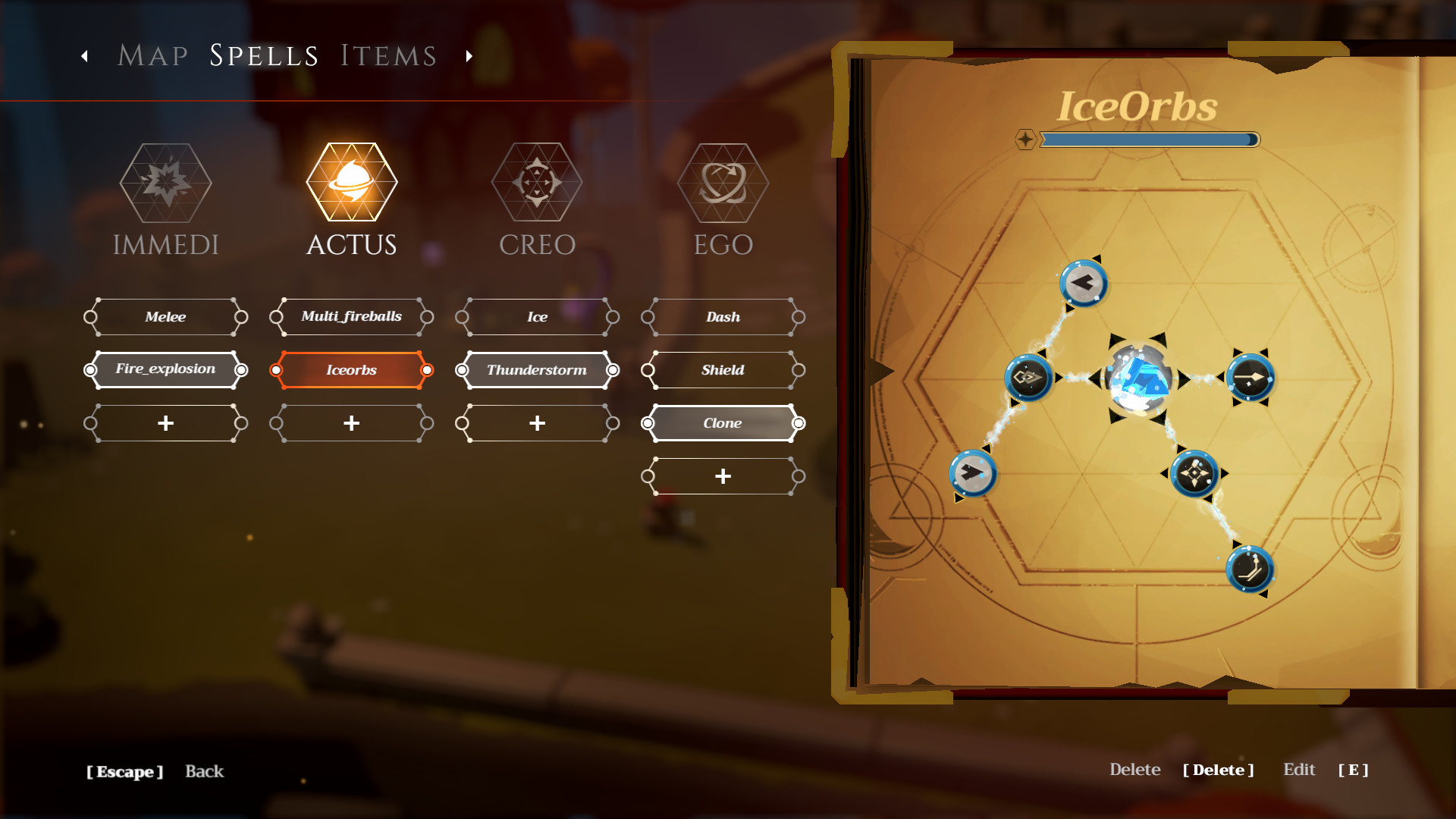Click the right arrow after Items
Screen dimensions: 1456x819
[x=469, y=55]
